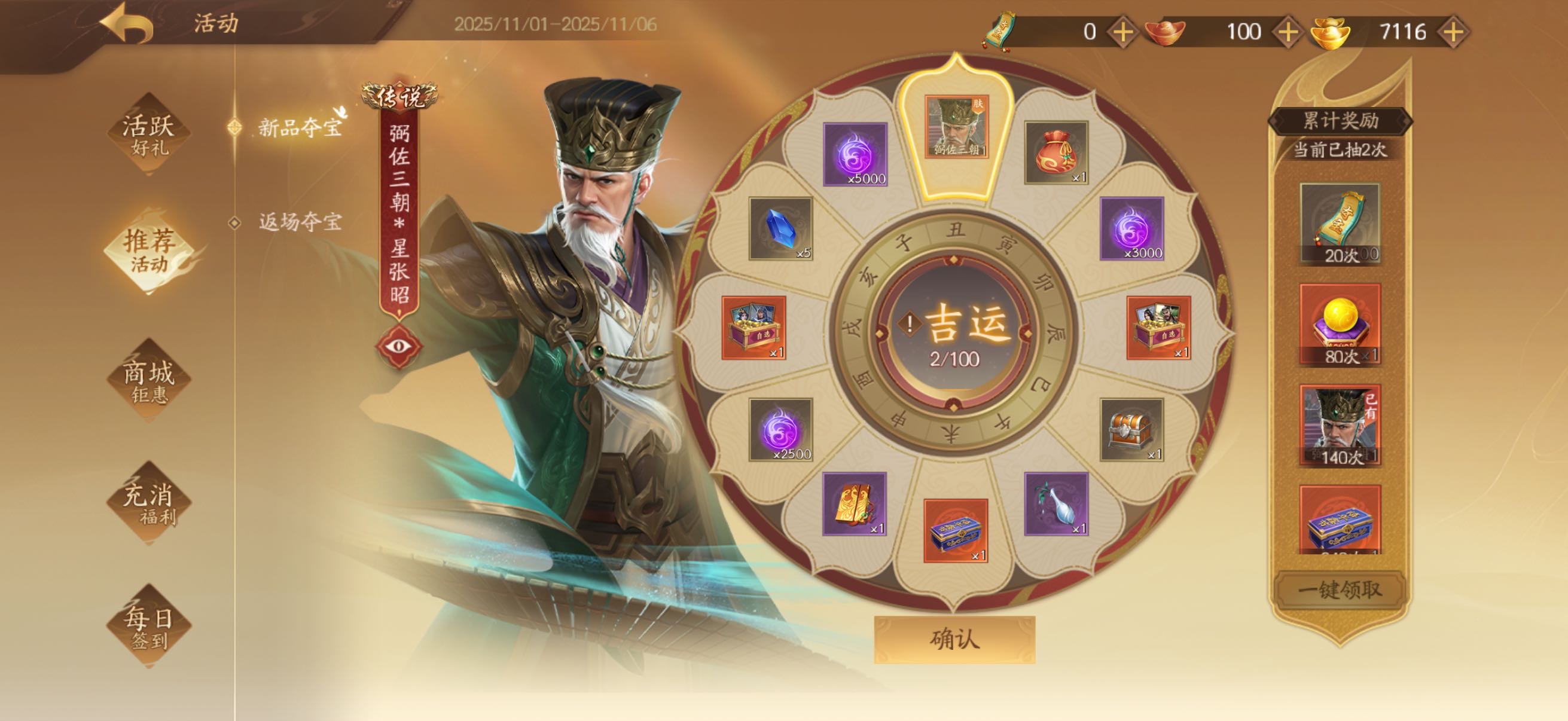This screenshot has height=721, width=1568.
Task: Open the 活跃好礼 menu
Action: [x=148, y=135]
